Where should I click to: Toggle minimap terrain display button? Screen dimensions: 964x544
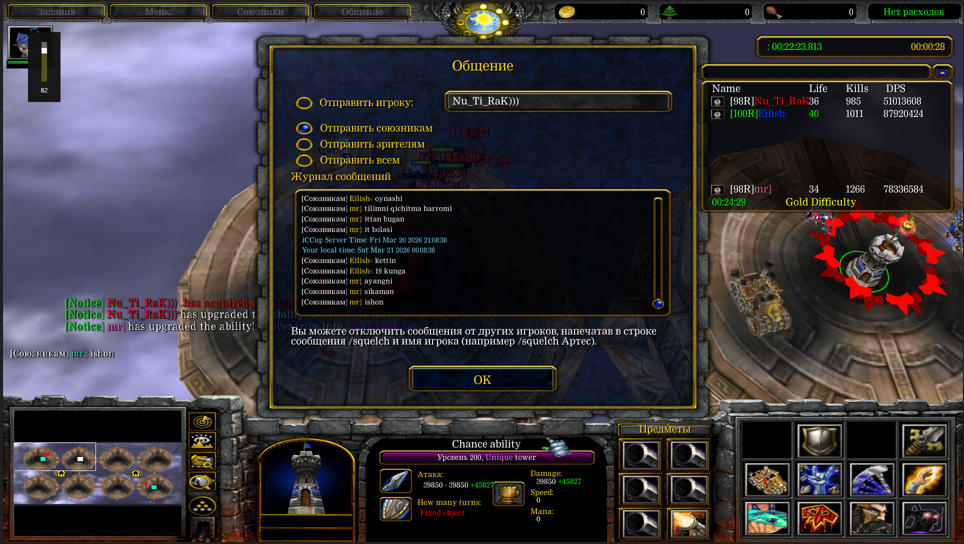point(202,441)
